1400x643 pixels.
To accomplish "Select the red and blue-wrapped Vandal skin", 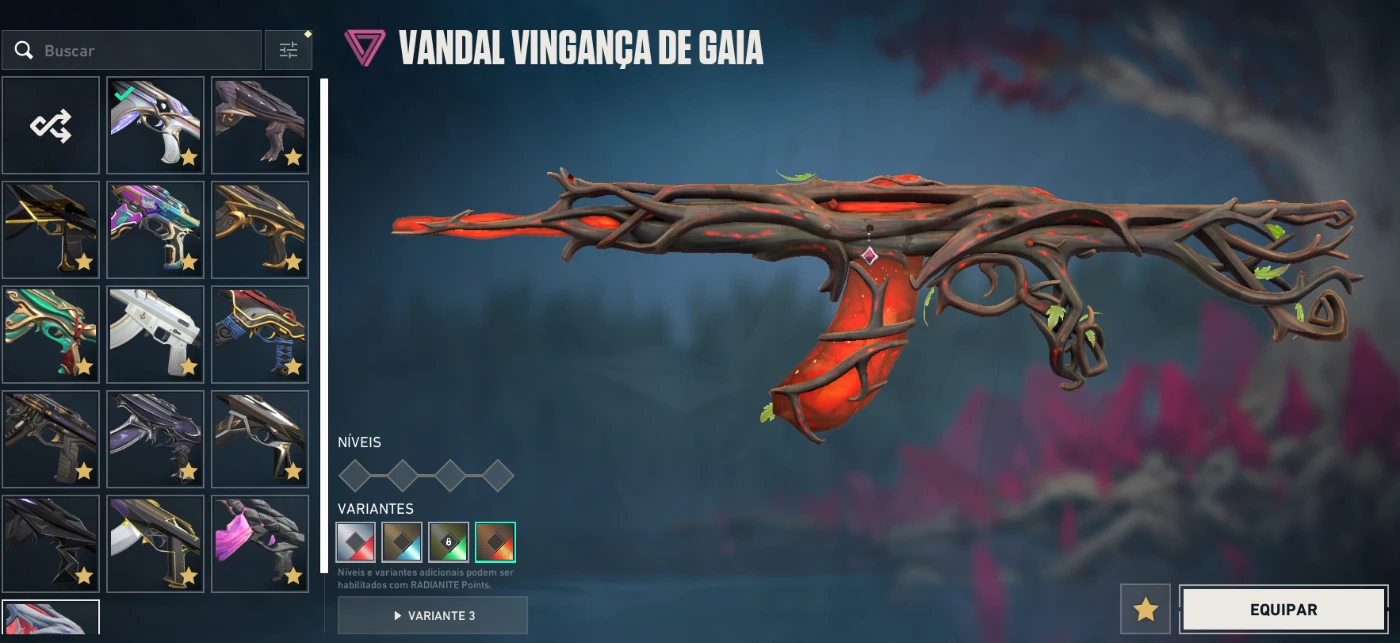I will (259, 334).
